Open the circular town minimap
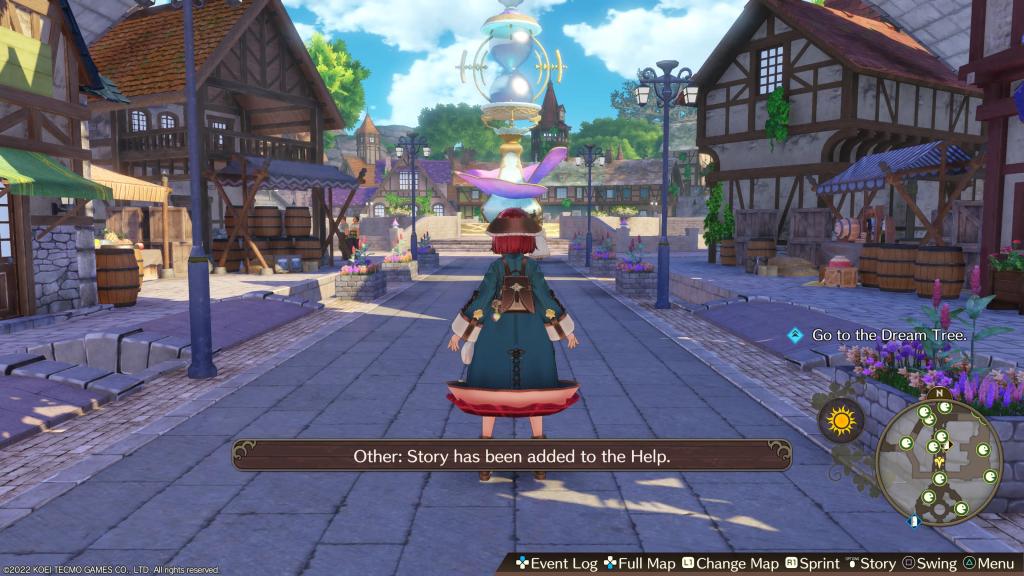The image size is (1024, 576). pos(938,456)
